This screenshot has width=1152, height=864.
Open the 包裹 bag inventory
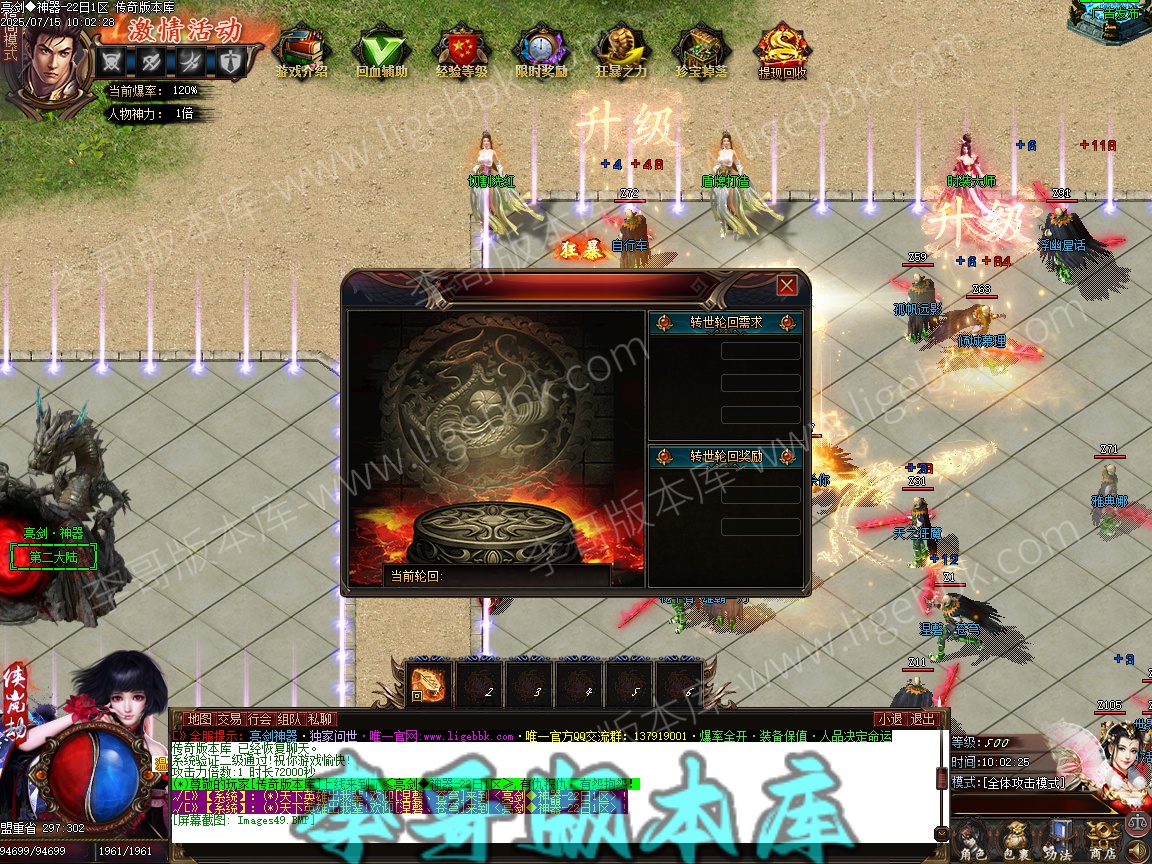pyautogui.click(x=1015, y=840)
